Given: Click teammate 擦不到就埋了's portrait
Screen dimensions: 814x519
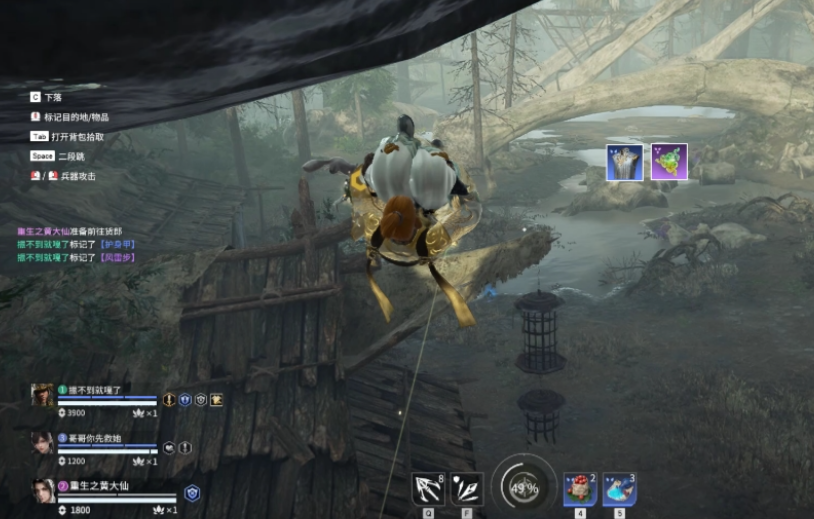Looking at the screenshot, I should pyautogui.click(x=42, y=397).
